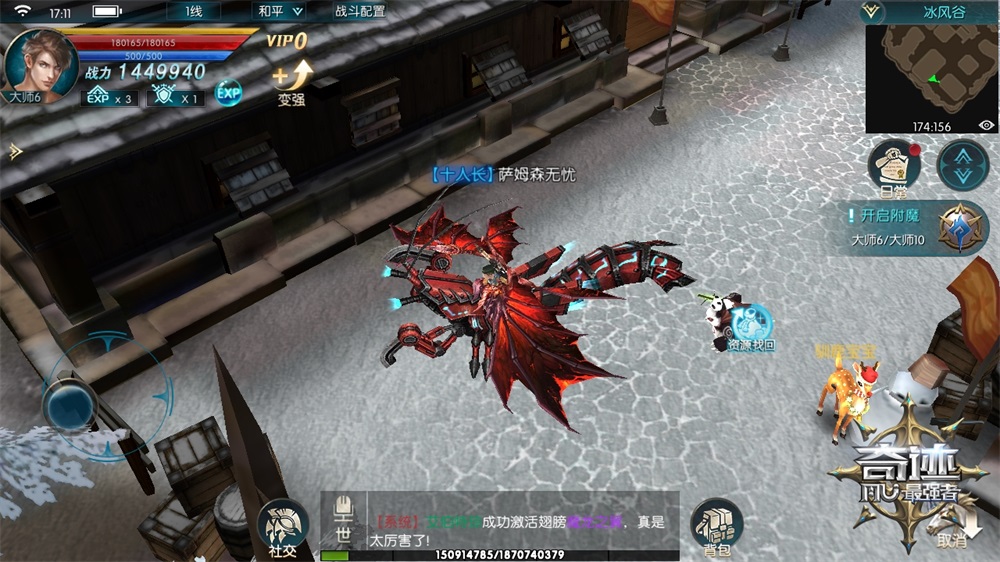
Task: Open the player portrait character panel
Action: (x=40, y=62)
